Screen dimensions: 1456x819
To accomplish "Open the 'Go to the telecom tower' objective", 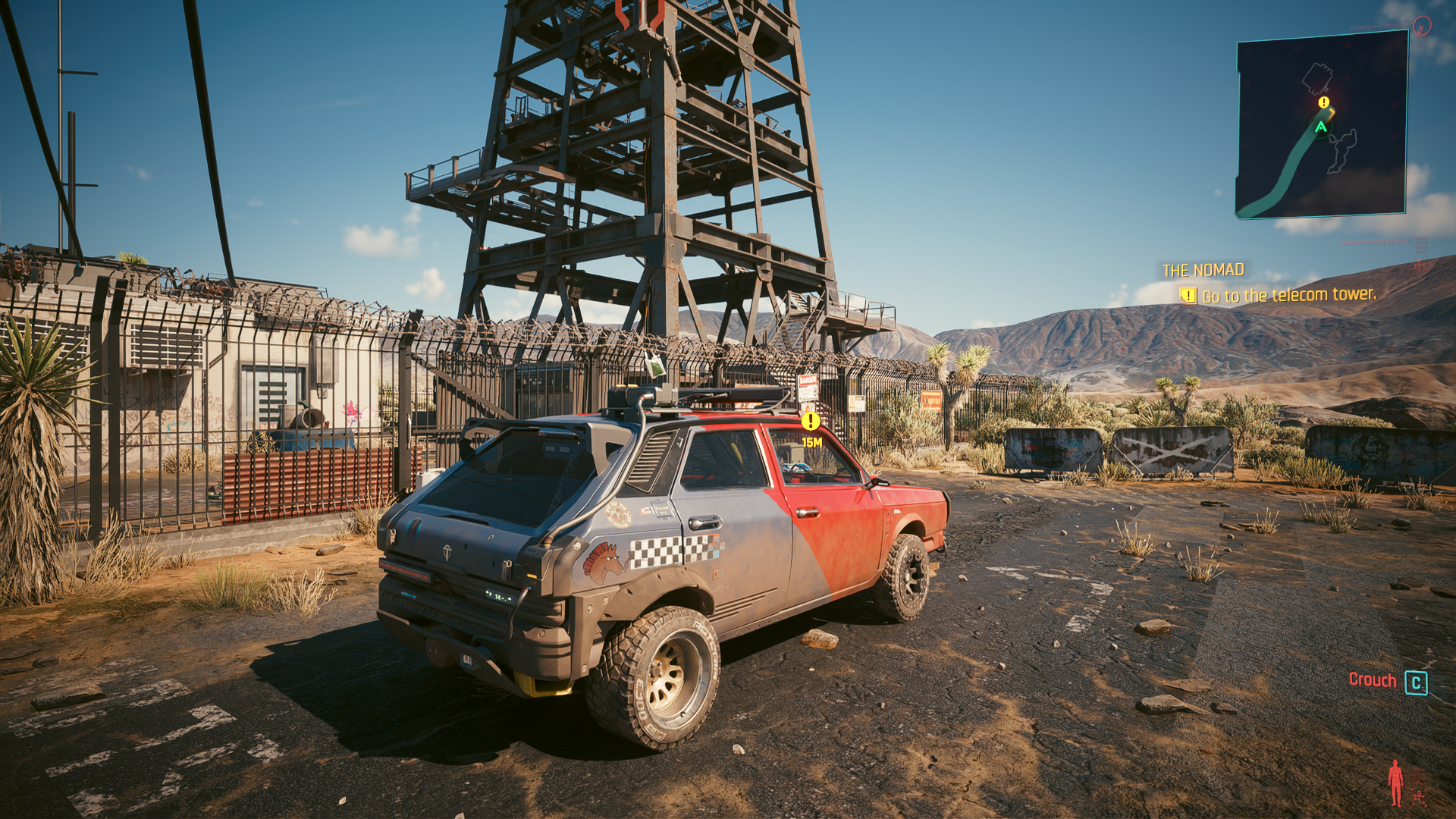I will pyautogui.click(x=1288, y=295).
